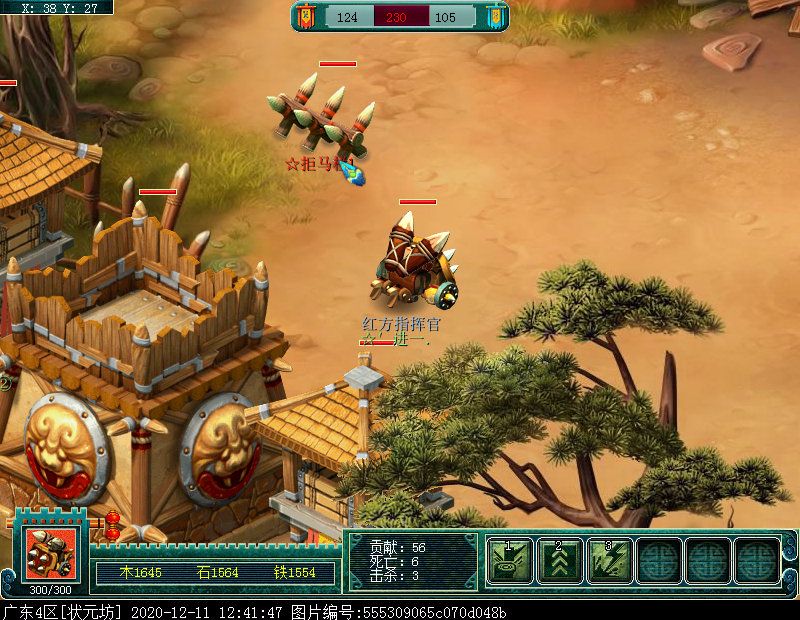Viewport: 800px width, 620px height.
Task: Trigger skill 3 with the lightning bolt
Action: tap(609, 560)
